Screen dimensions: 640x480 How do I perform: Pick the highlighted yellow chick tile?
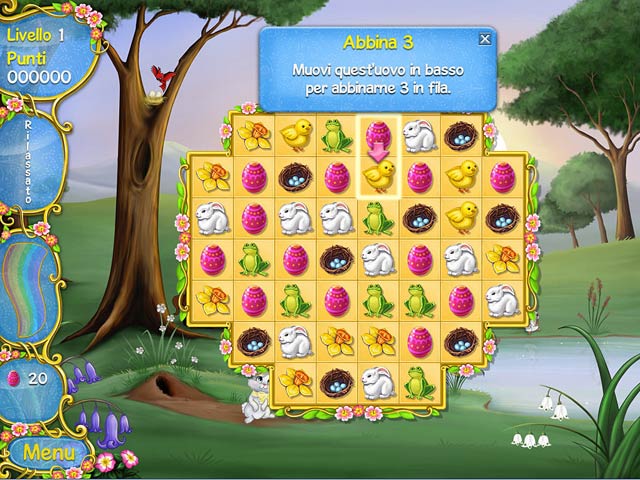click(378, 176)
